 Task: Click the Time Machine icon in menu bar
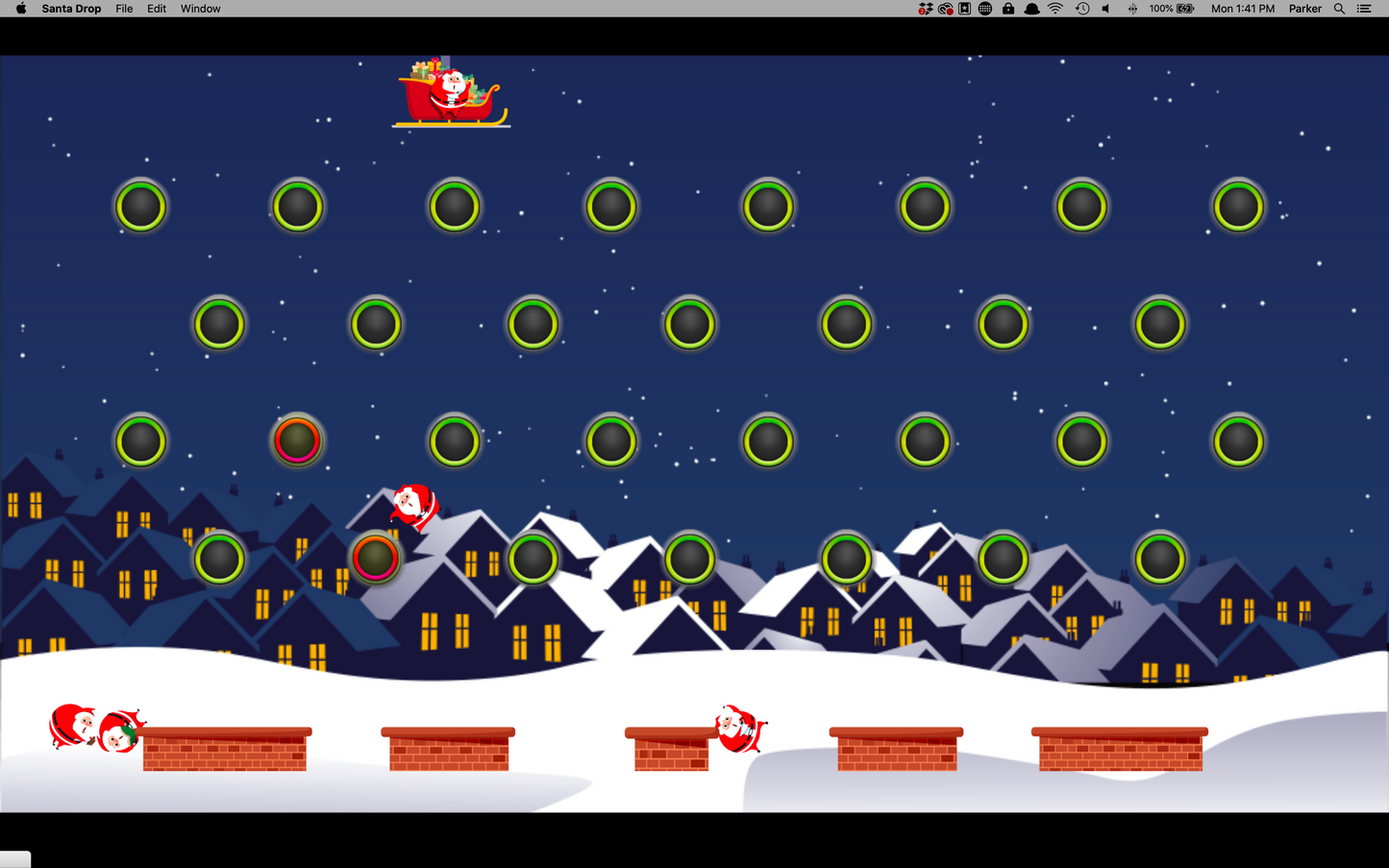(1081, 9)
